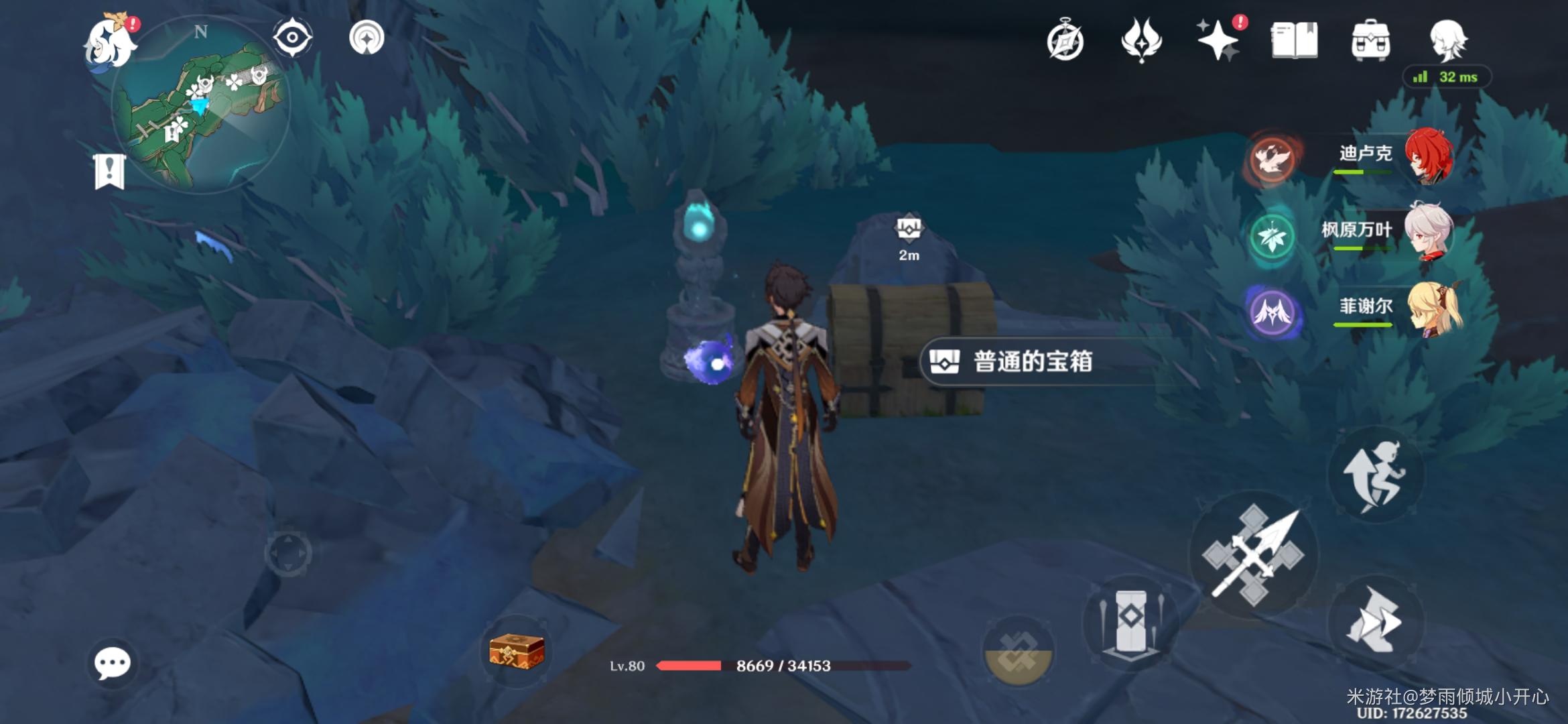Open the quest list exclamation bookmark
Screen dimensions: 1568x724
click(x=110, y=171)
